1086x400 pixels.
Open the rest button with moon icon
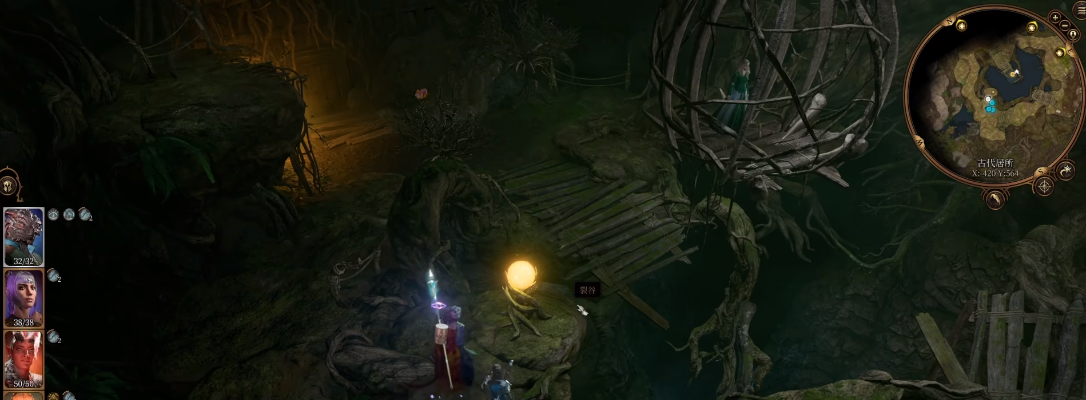(x=1065, y=170)
